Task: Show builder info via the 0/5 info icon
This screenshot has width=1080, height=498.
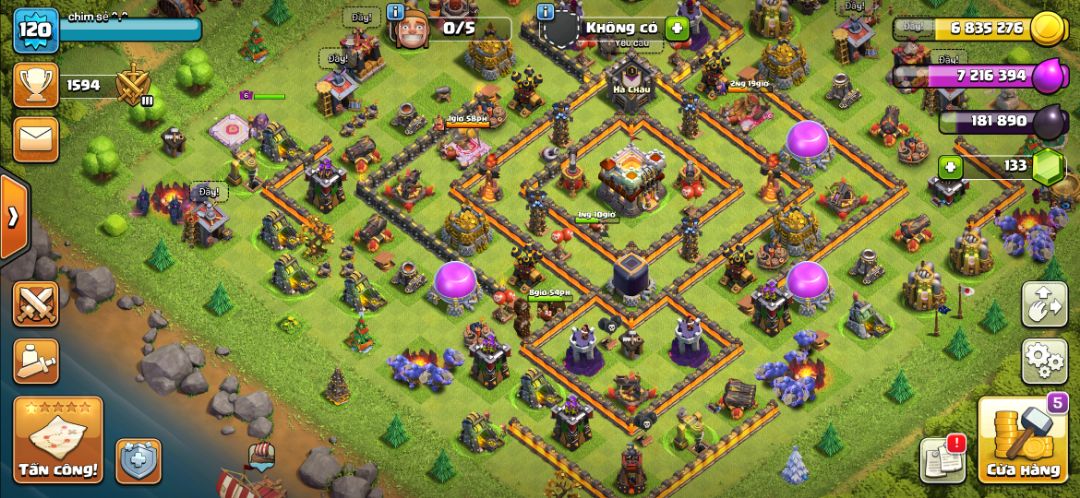Action: coord(397,13)
